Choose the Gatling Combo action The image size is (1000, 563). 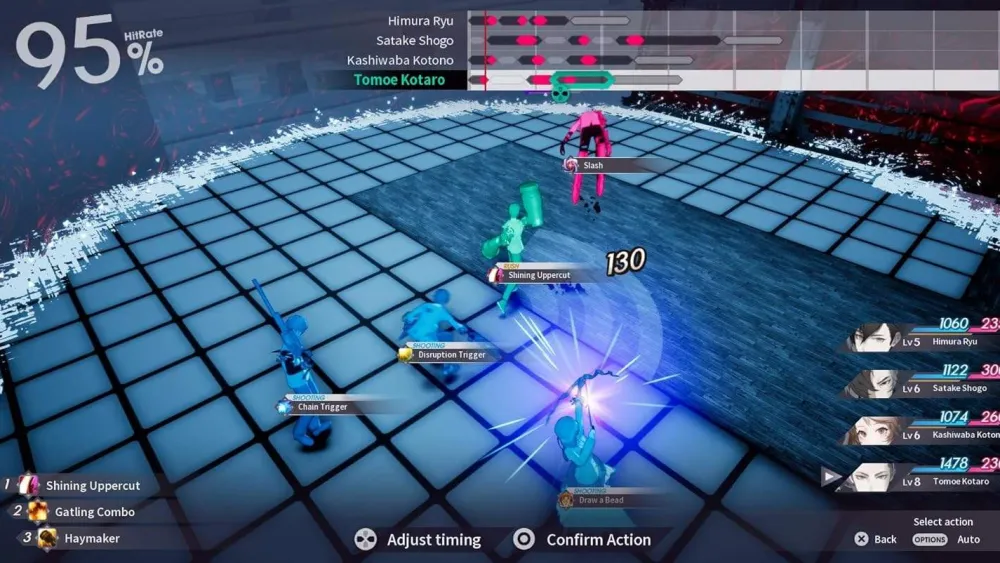[94, 512]
